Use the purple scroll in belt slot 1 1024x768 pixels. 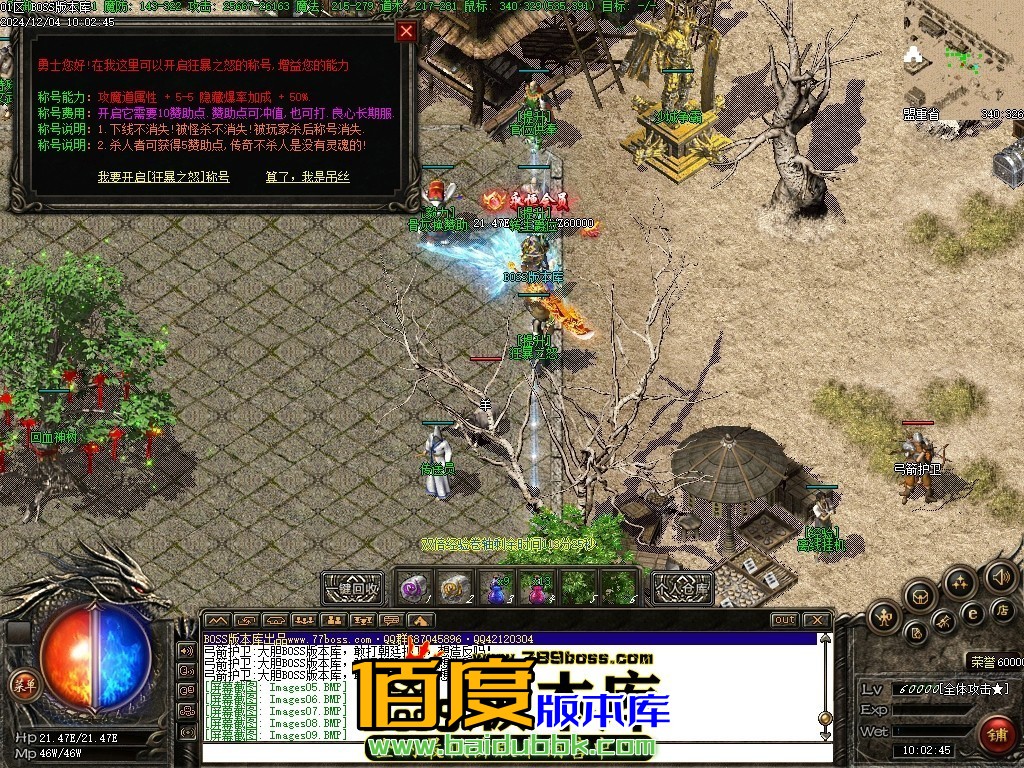tap(416, 588)
